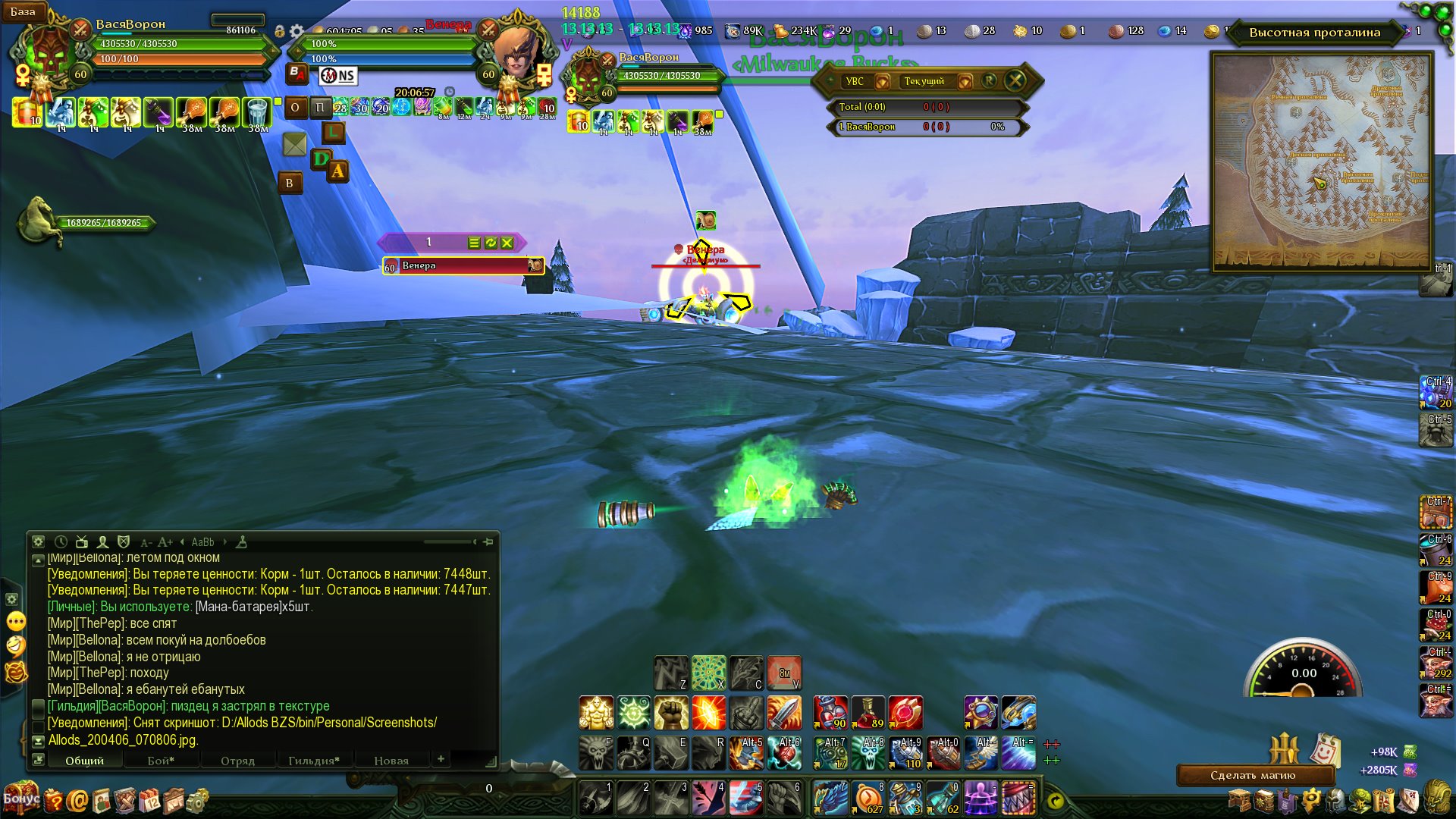1456x819 pixels.
Task: Open the "Бой" chat tab
Action: [161, 760]
